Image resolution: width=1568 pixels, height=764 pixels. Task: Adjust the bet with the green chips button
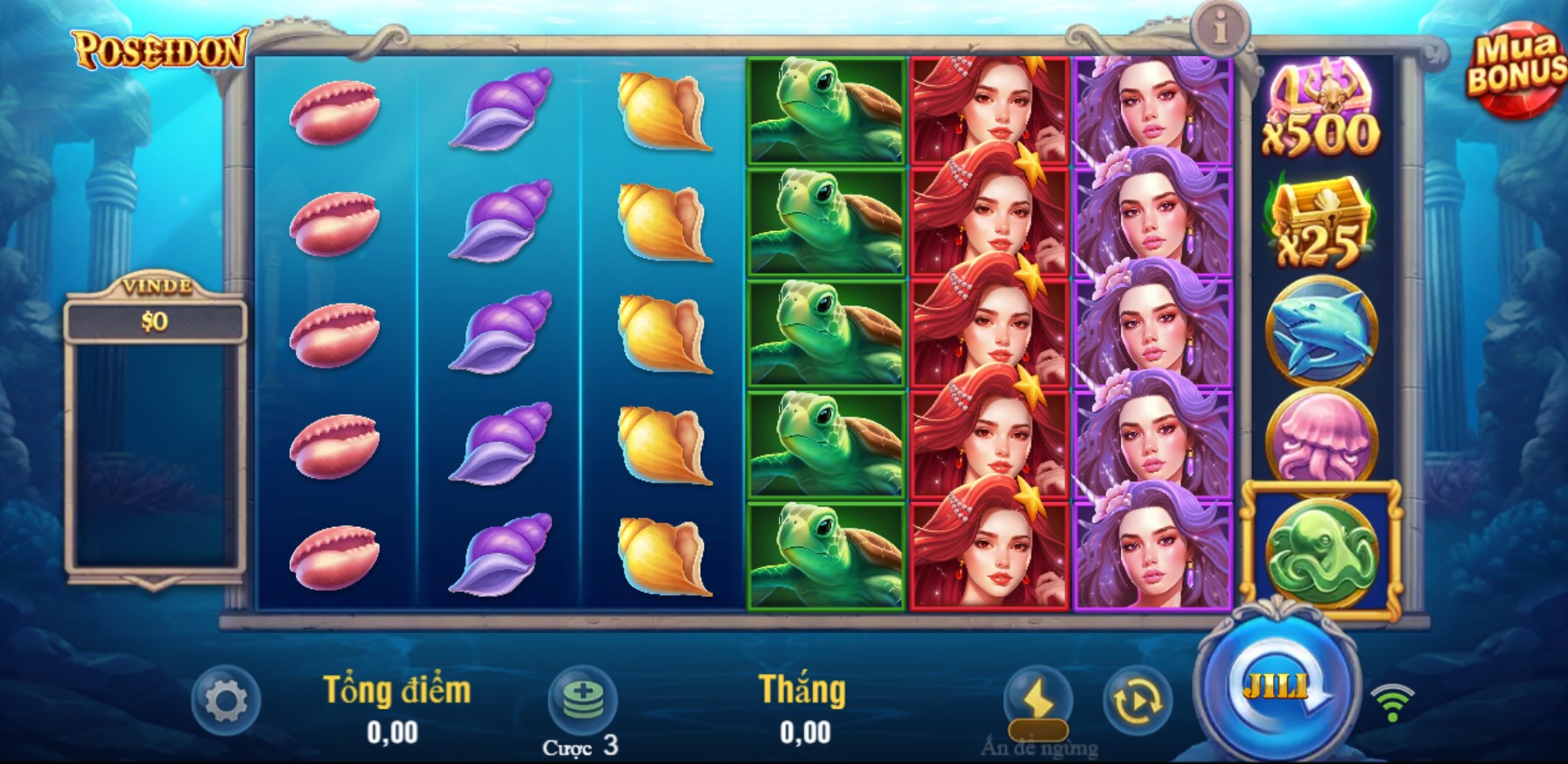point(582,699)
